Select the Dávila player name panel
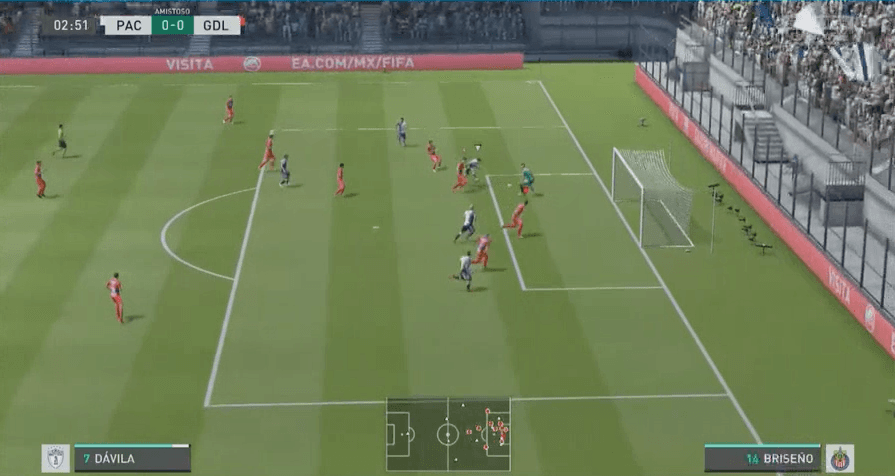The height and width of the screenshot is (476, 895). tap(131, 459)
